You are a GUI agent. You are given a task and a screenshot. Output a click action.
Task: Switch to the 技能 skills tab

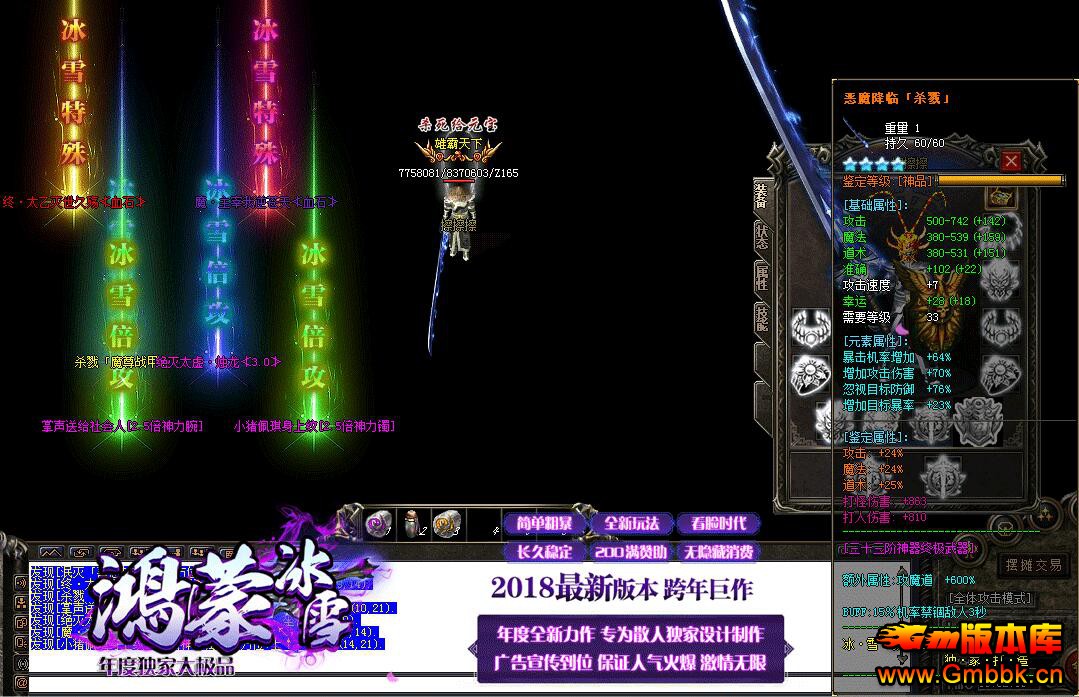point(761,319)
